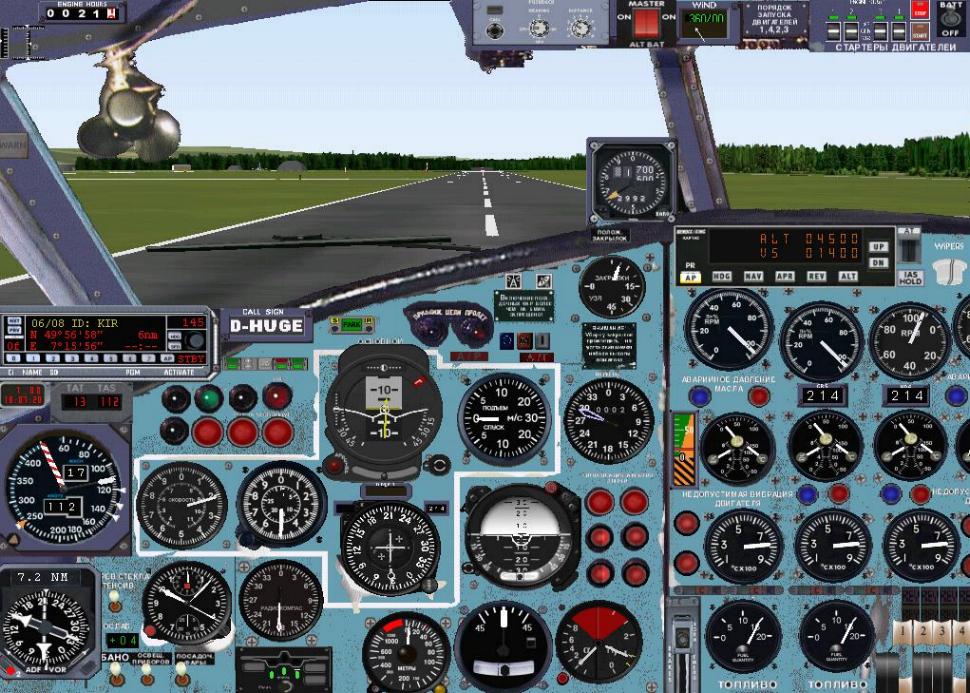970x693 pixels.
Task: Click the green PARK brake indicator
Action: click(352, 324)
